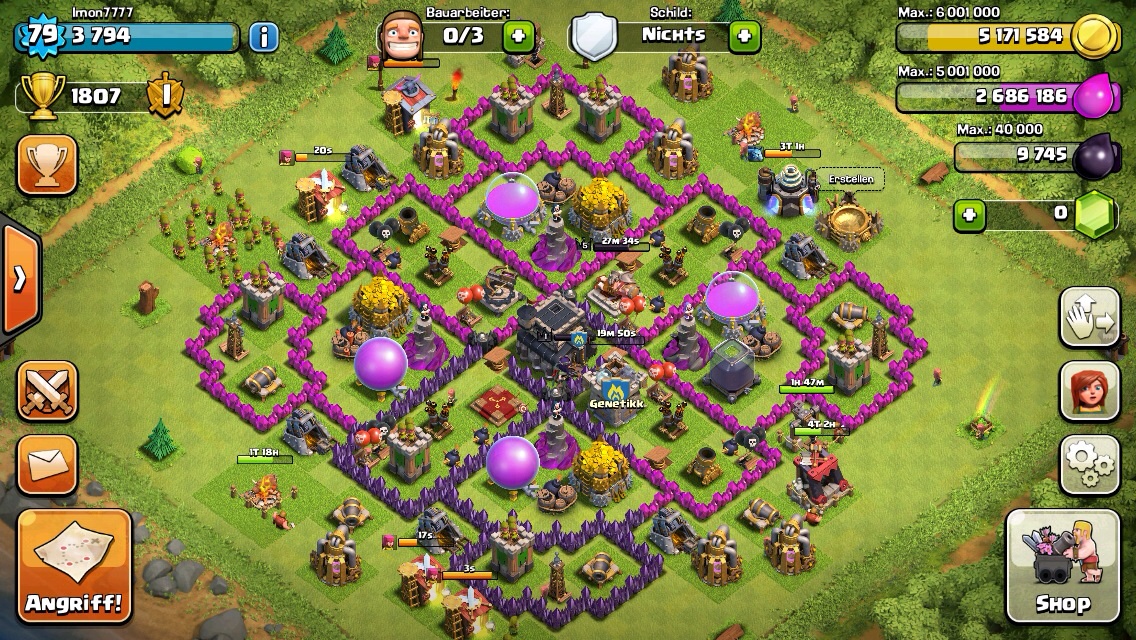View the battle log crossed swords button

[47, 390]
